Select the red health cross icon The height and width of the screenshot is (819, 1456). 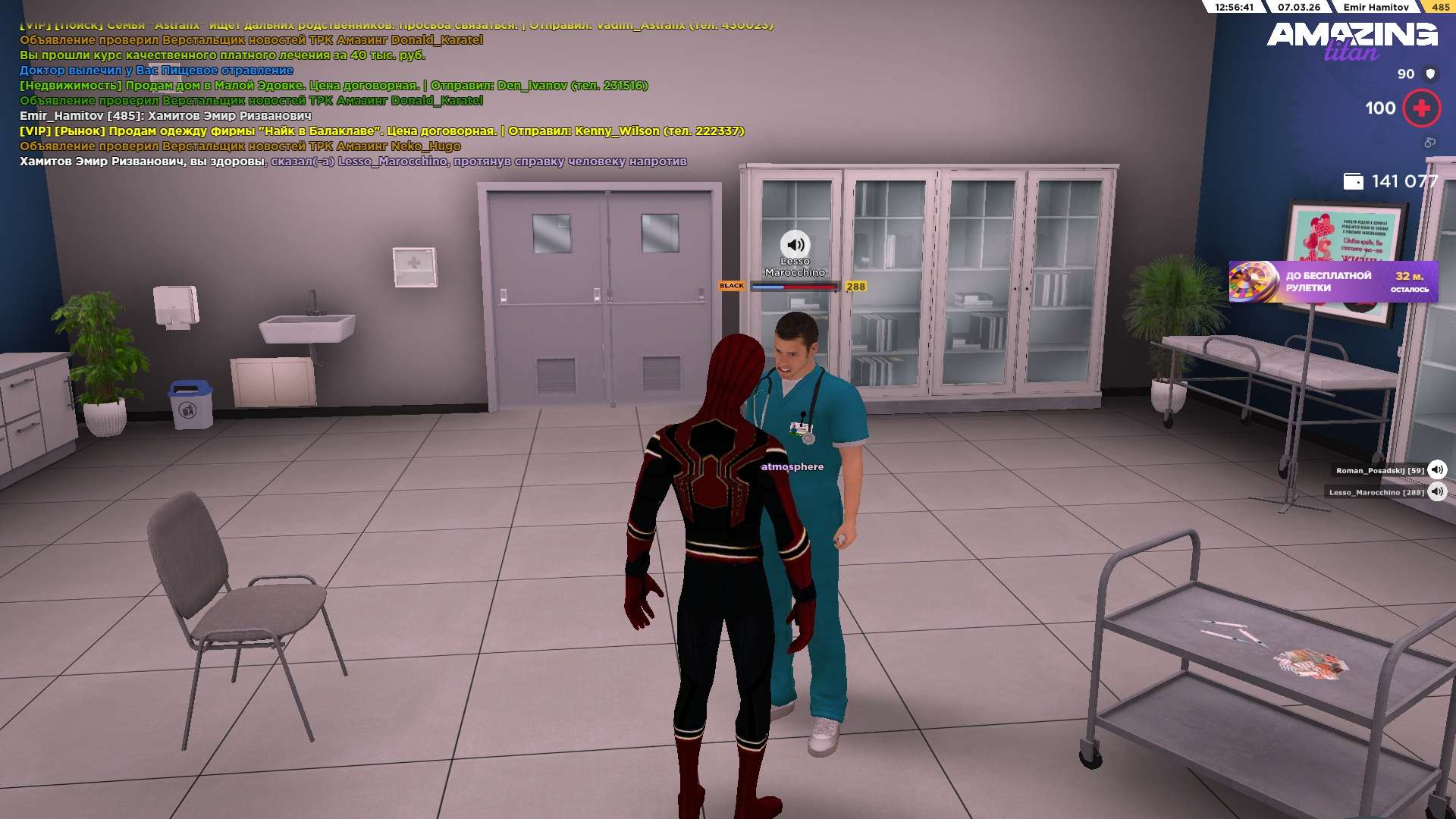pyautogui.click(x=1421, y=108)
